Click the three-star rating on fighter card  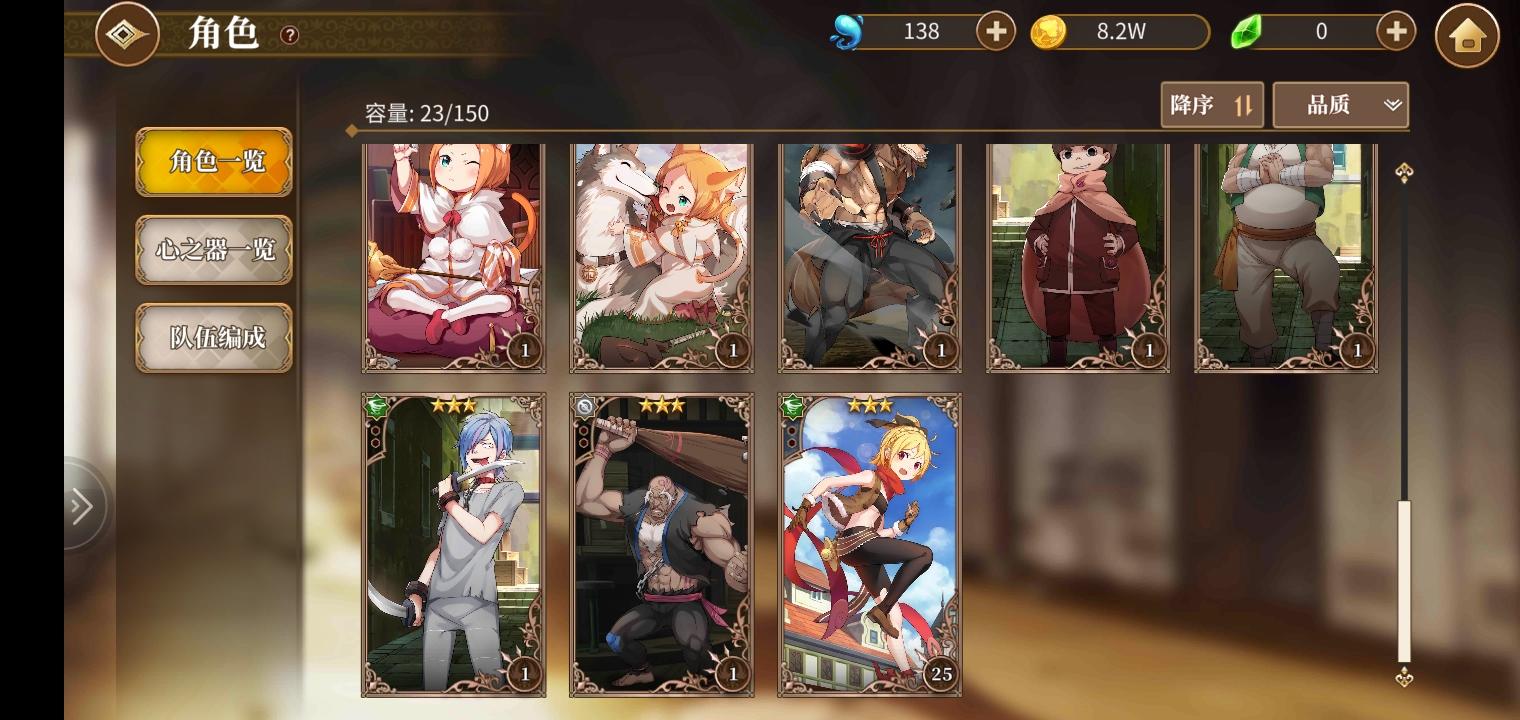click(664, 404)
